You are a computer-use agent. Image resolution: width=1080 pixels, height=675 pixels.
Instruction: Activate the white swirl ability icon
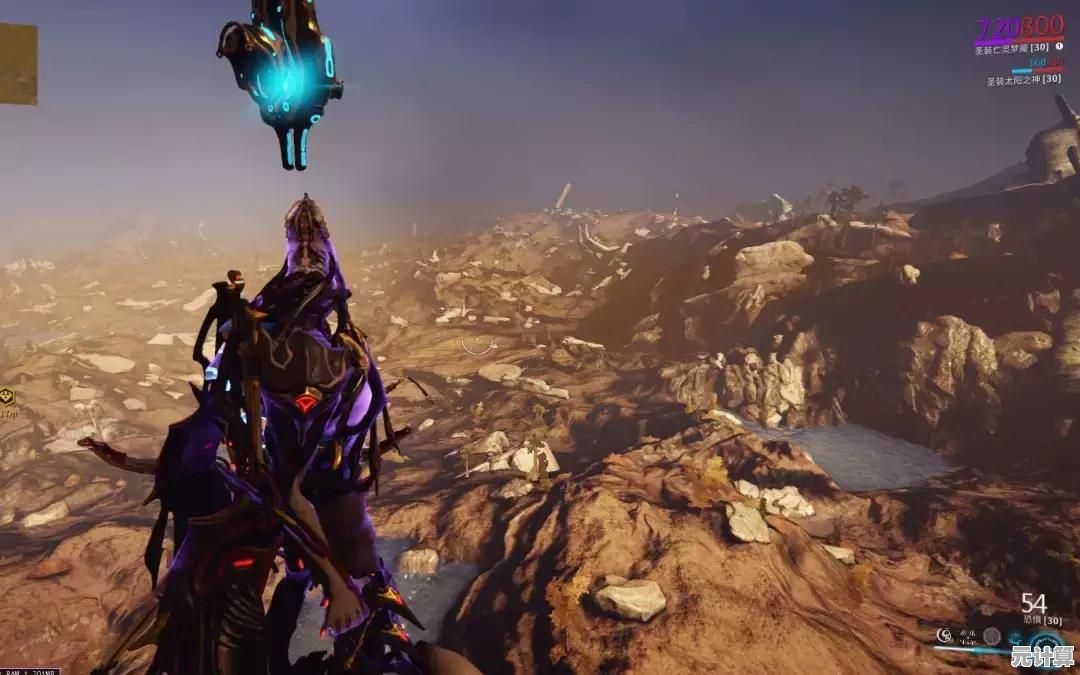pyautogui.click(x=944, y=635)
